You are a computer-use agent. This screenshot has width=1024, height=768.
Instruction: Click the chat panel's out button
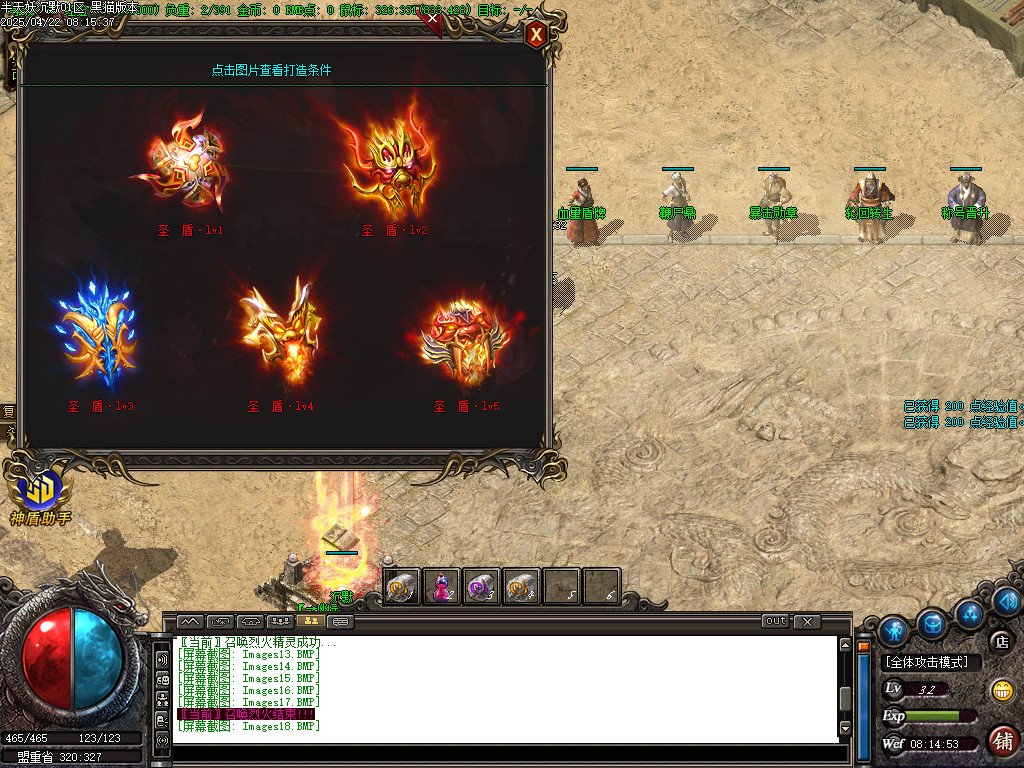[775, 621]
